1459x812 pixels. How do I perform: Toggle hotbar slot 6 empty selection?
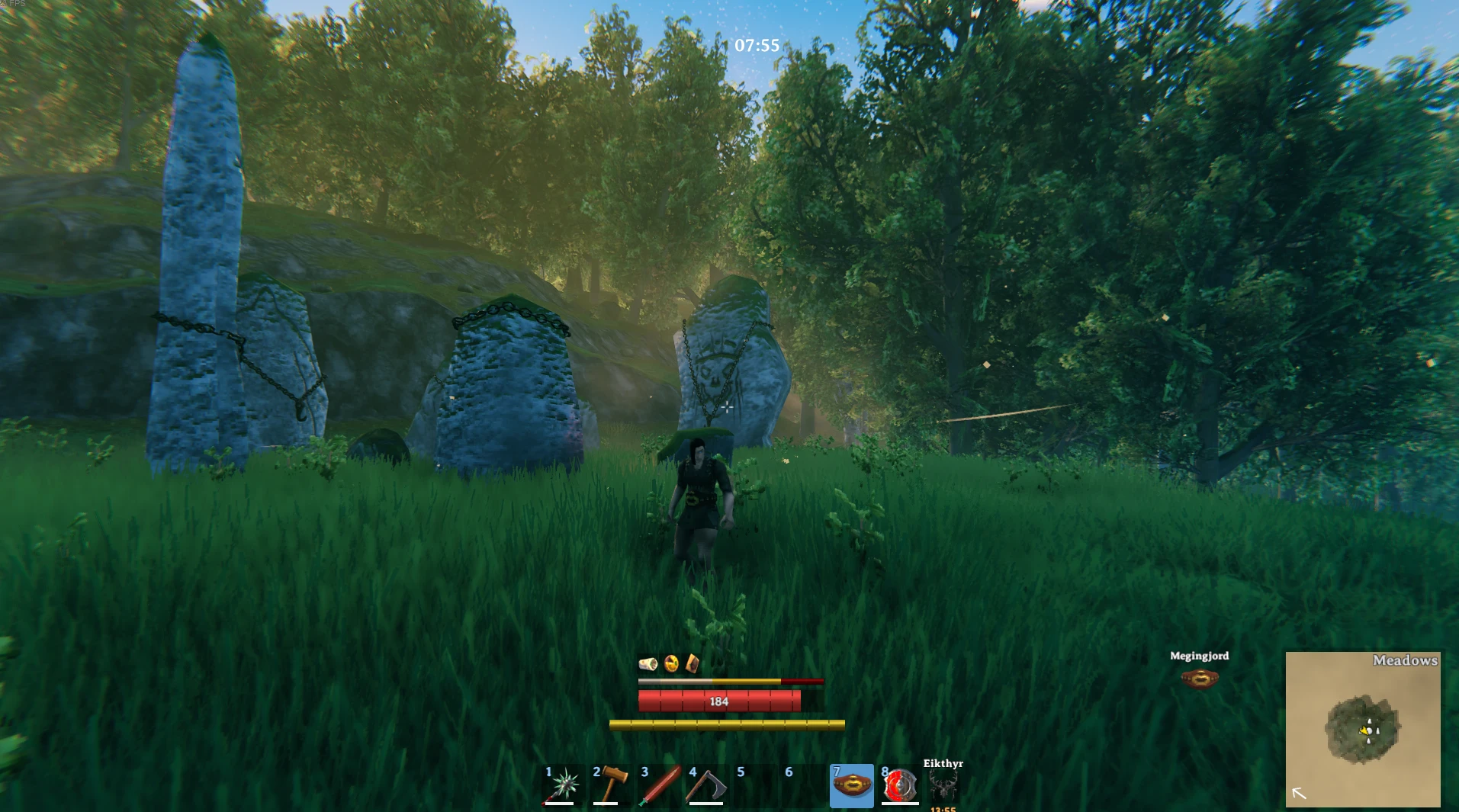[805, 785]
